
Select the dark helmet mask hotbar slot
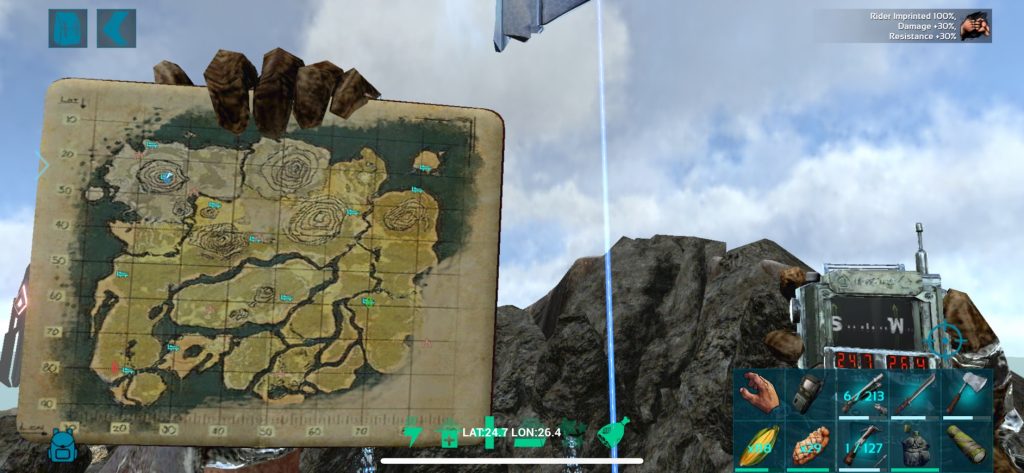[811, 393]
